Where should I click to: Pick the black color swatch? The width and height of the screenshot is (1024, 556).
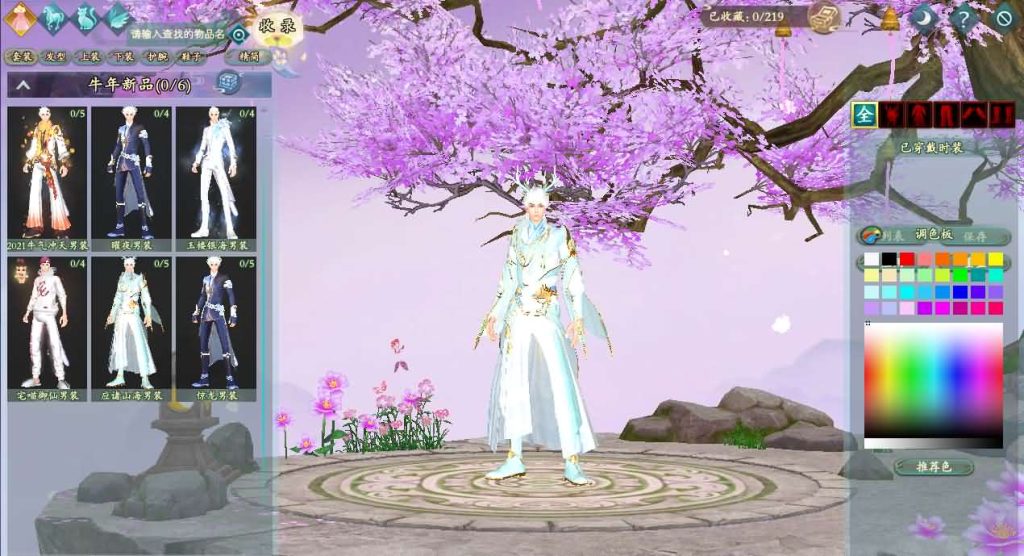coord(889,259)
